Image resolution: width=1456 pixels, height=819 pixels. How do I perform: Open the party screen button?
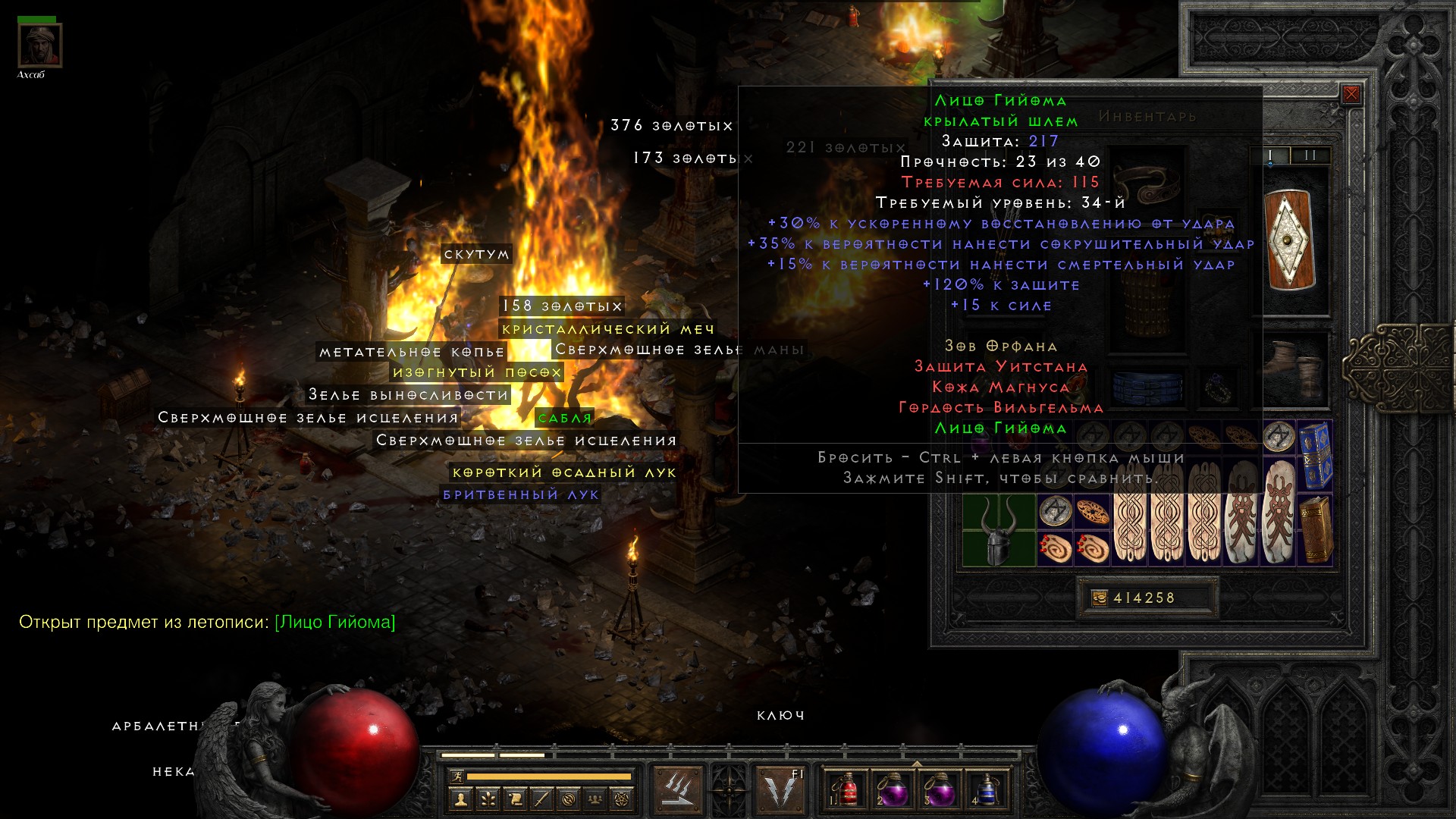pyautogui.click(x=596, y=799)
